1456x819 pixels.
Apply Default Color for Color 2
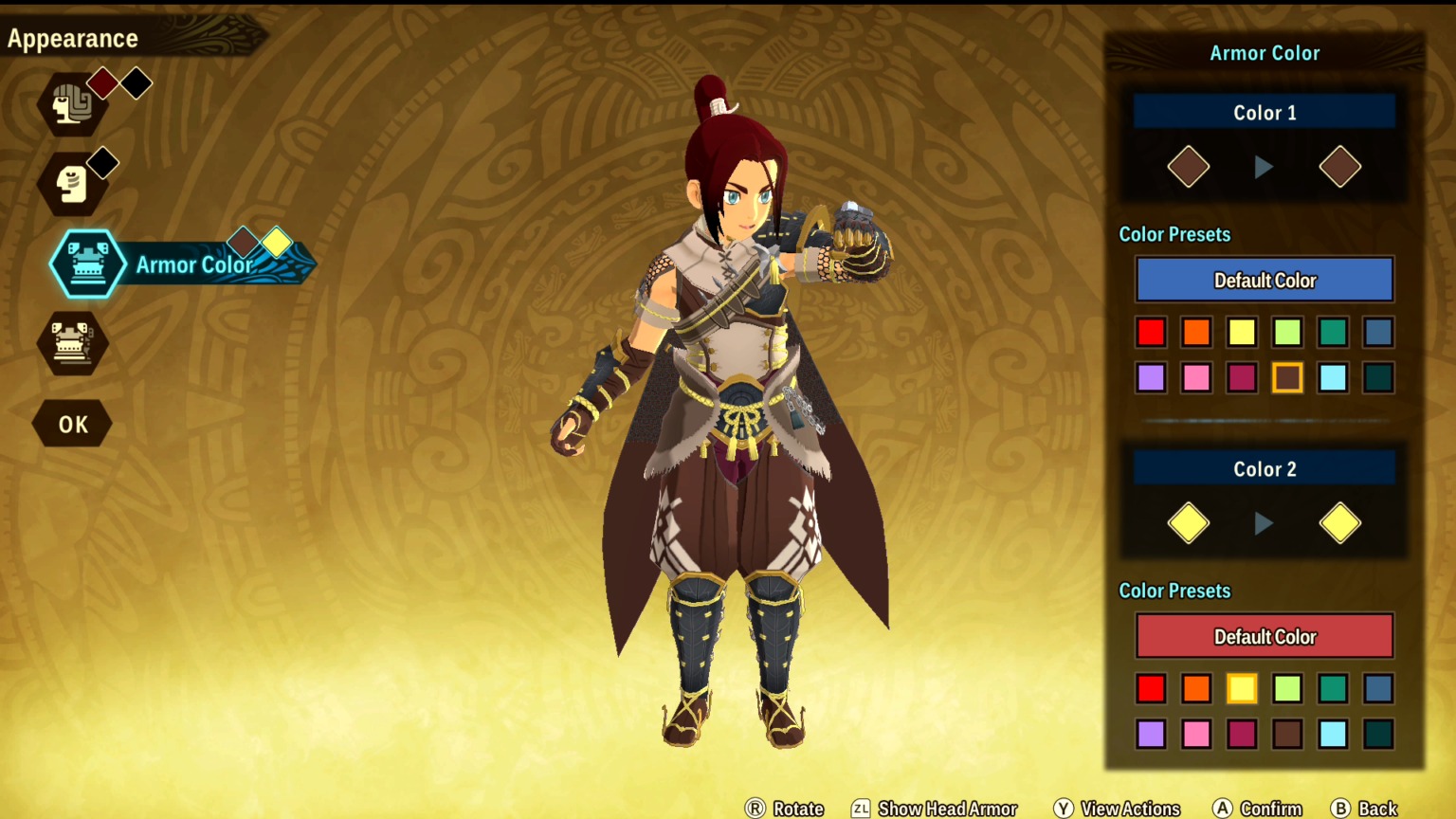pyautogui.click(x=1264, y=636)
